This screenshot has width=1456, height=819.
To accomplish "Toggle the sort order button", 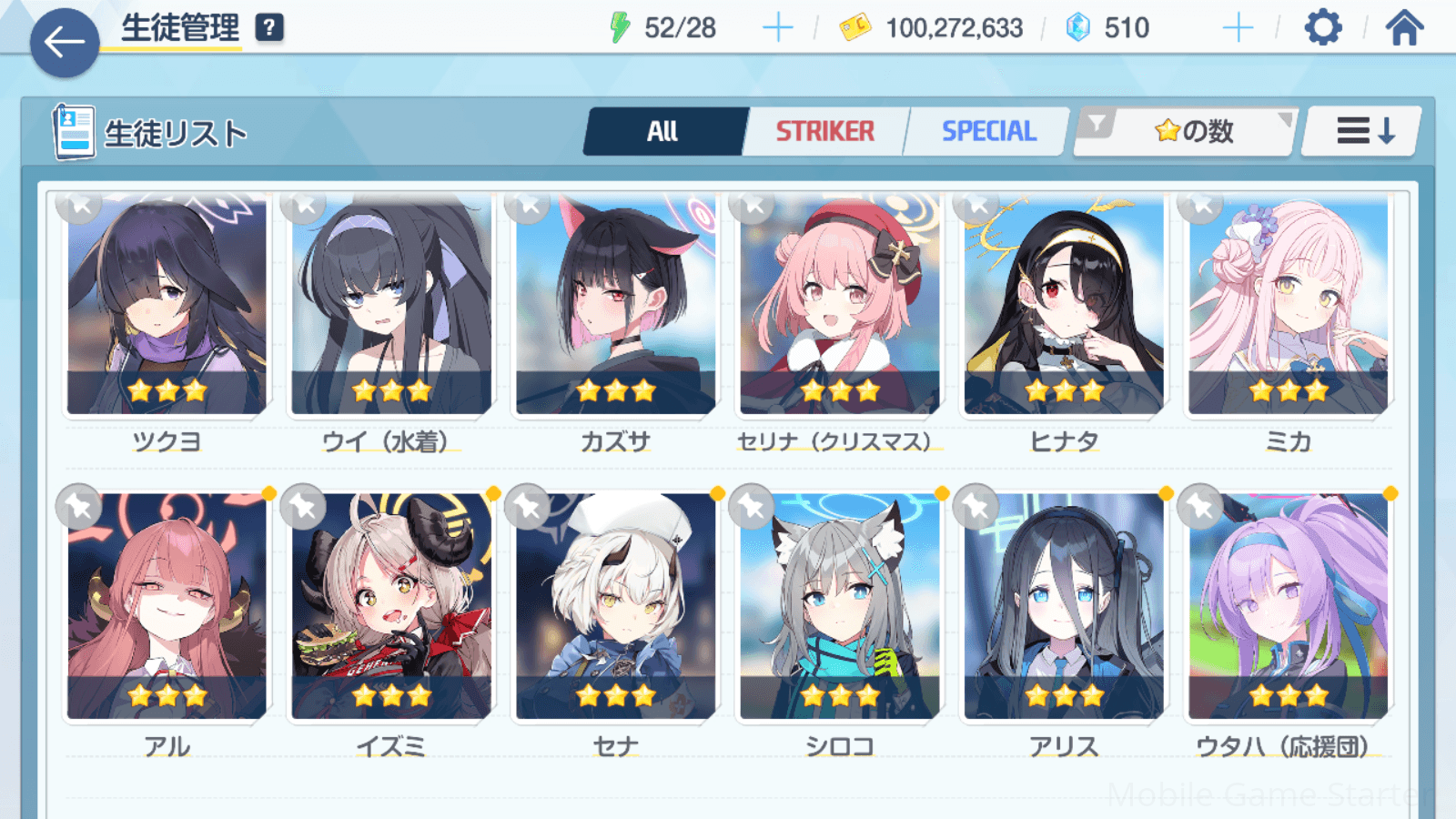I will [1362, 132].
